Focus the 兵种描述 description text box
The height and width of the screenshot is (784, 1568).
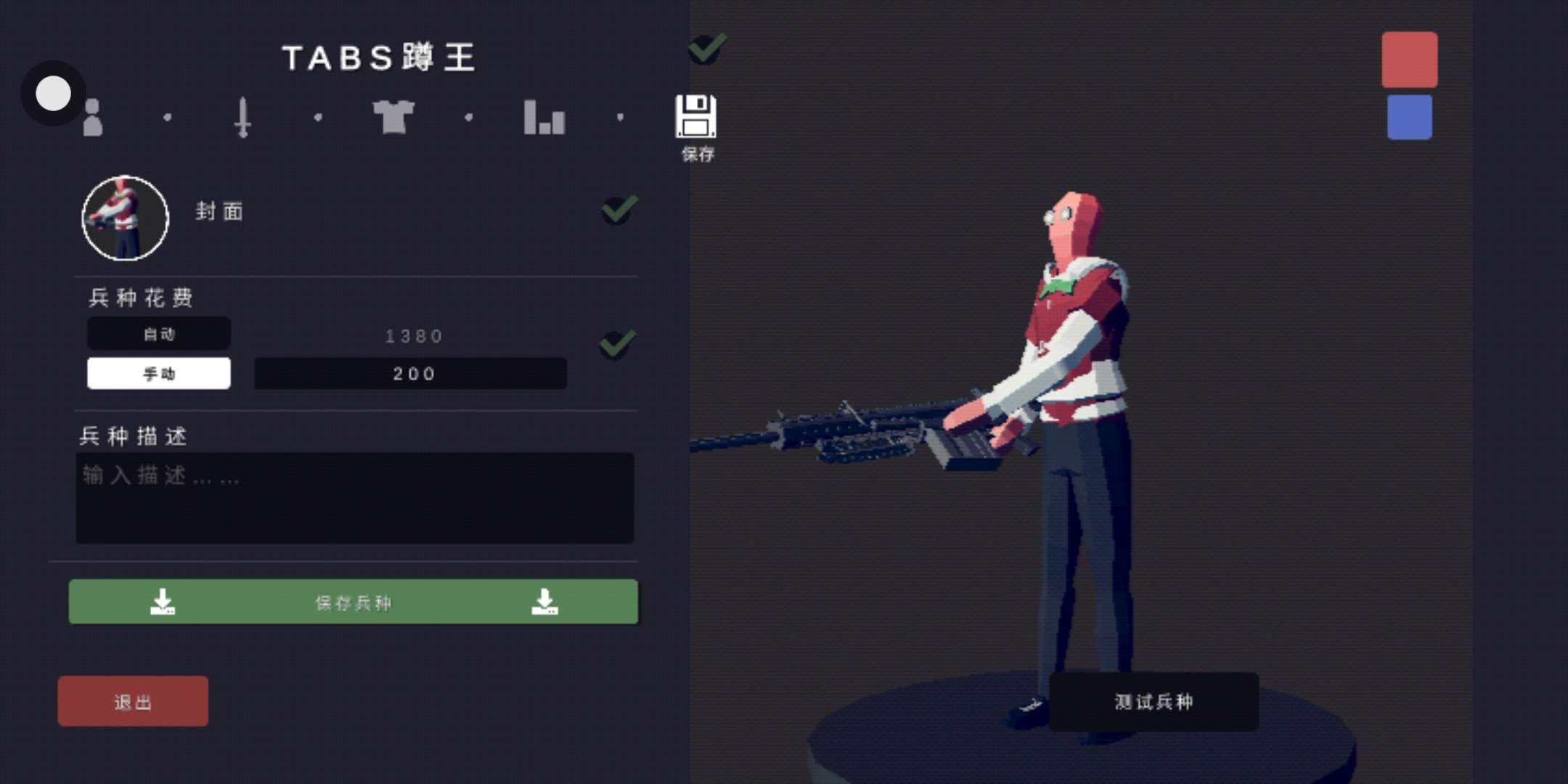[355, 498]
